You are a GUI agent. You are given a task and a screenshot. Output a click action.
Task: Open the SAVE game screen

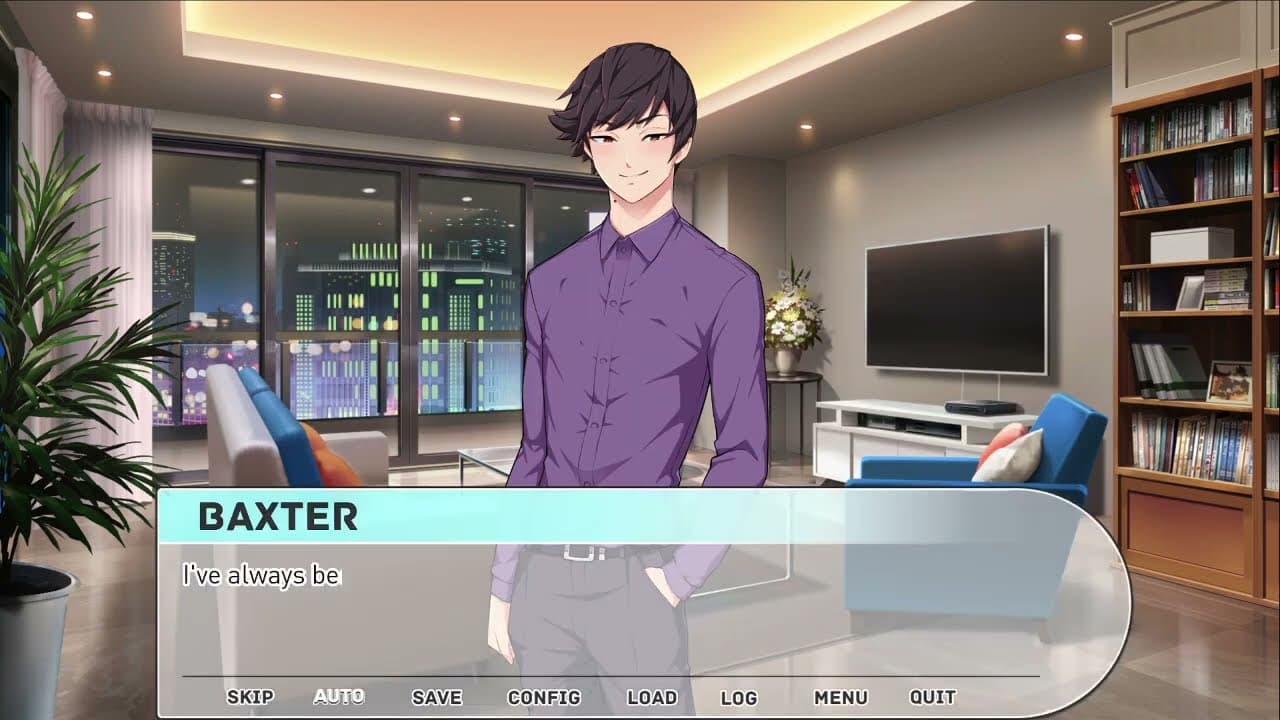[437, 697]
